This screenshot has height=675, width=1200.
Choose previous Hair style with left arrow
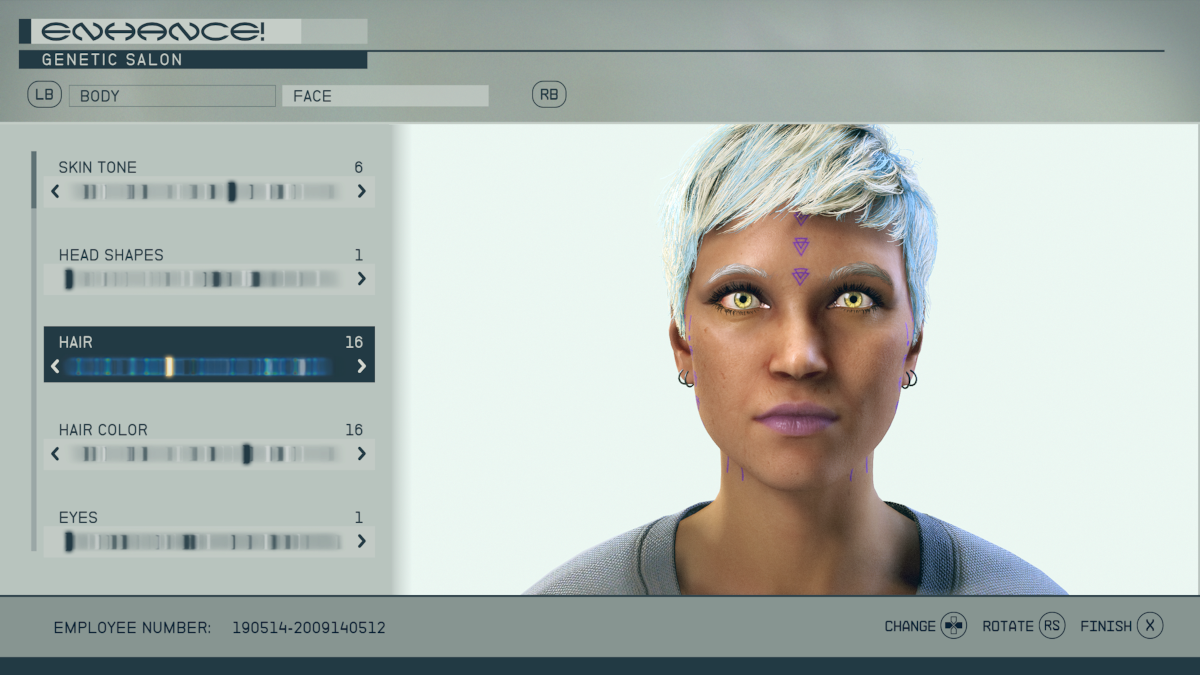[x=55, y=367]
